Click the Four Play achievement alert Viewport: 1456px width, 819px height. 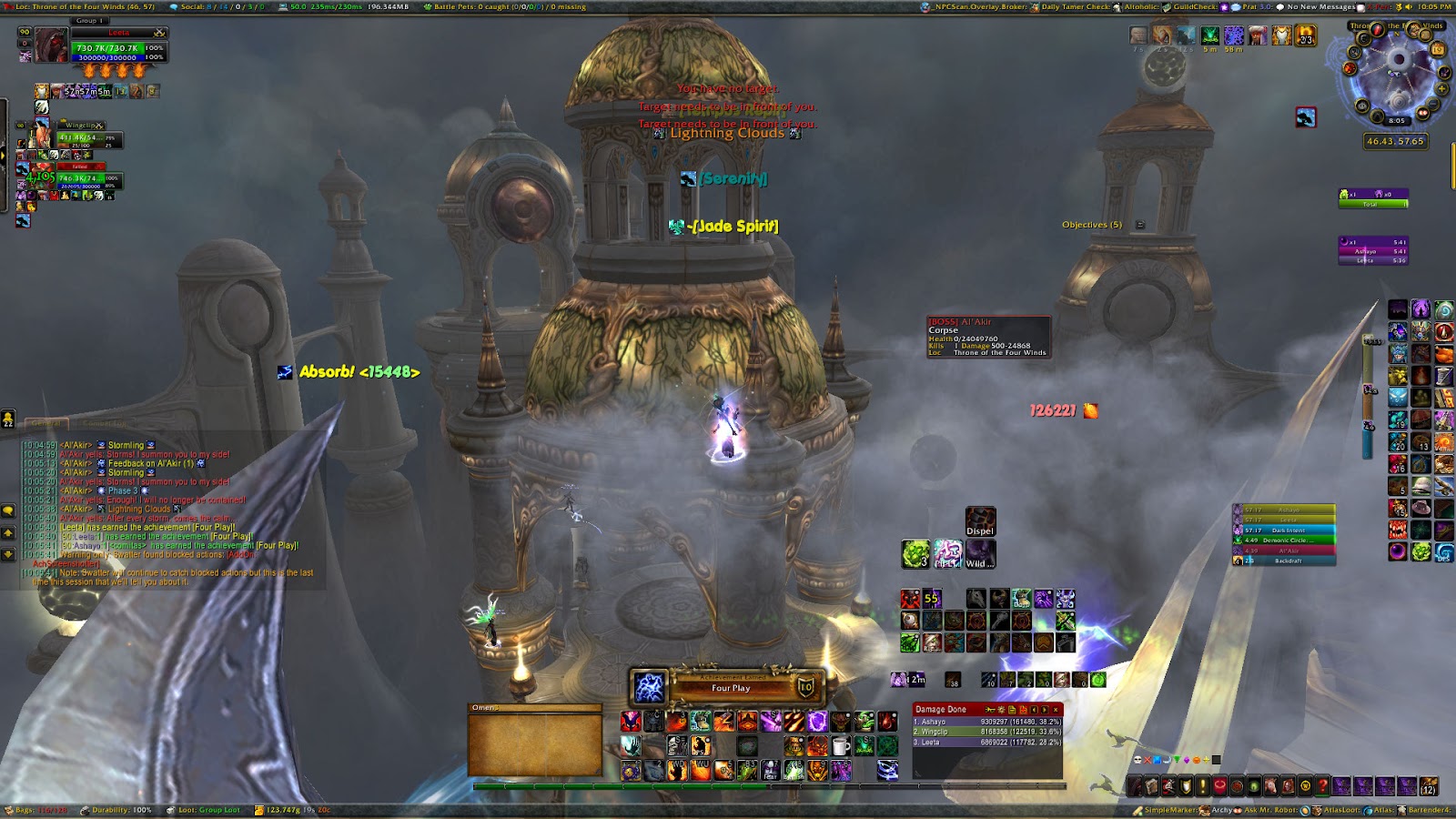(728, 688)
